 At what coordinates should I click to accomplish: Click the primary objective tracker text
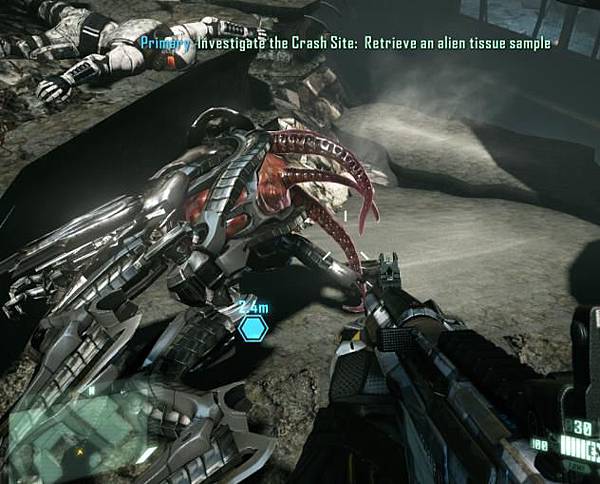click(x=345, y=43)
